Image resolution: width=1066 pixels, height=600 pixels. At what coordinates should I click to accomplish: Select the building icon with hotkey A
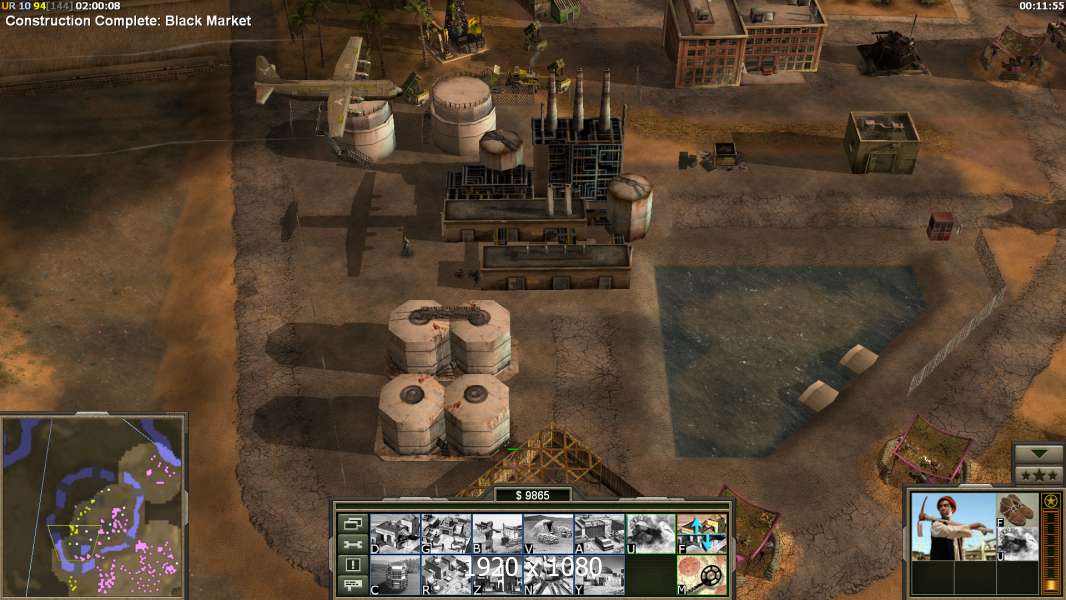[x=599, y=534]
